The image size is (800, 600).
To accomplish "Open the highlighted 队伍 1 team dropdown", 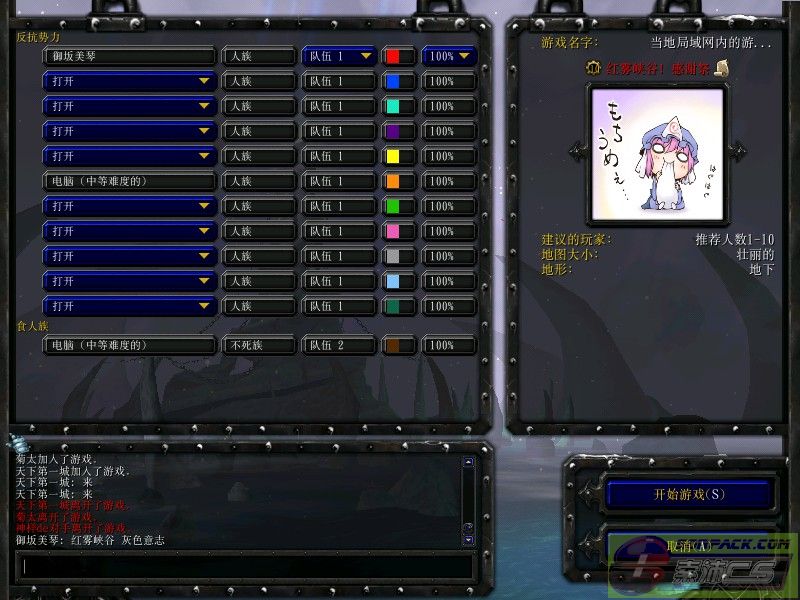I will click(x=339, y=56).
